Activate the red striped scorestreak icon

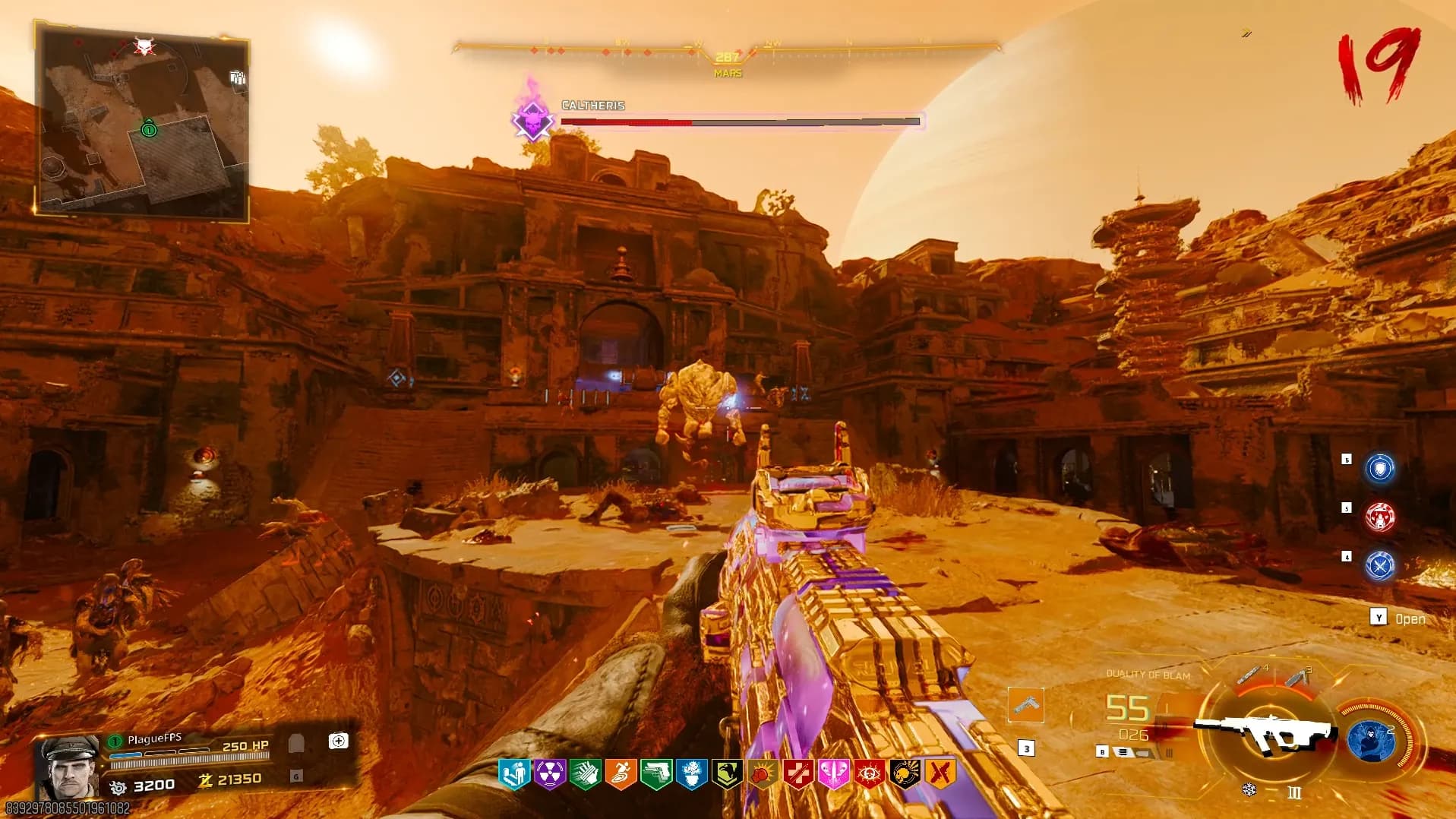point(1379,517)
